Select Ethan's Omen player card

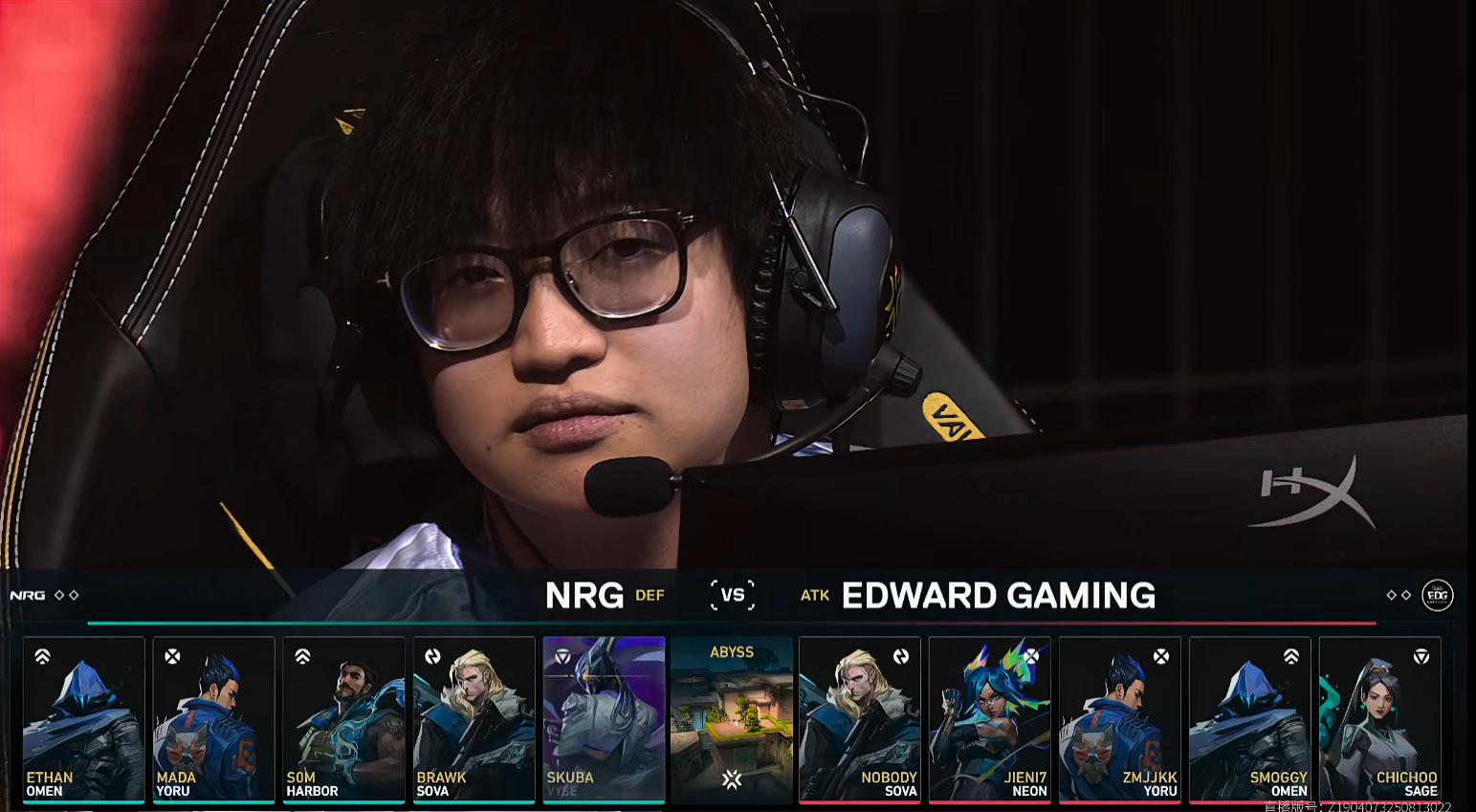coord(84,719)
